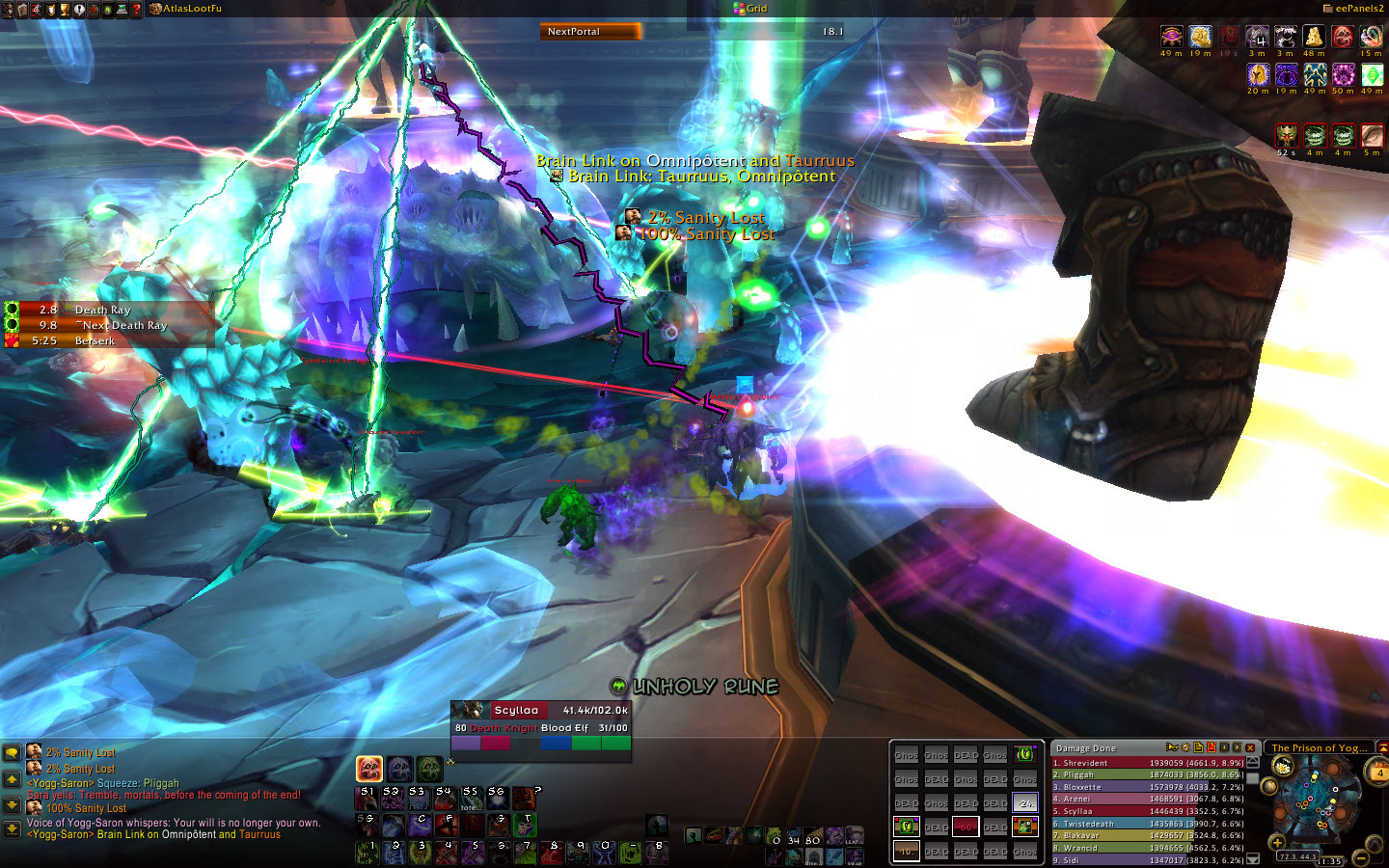Close the Damage Done meter window

1250,747
